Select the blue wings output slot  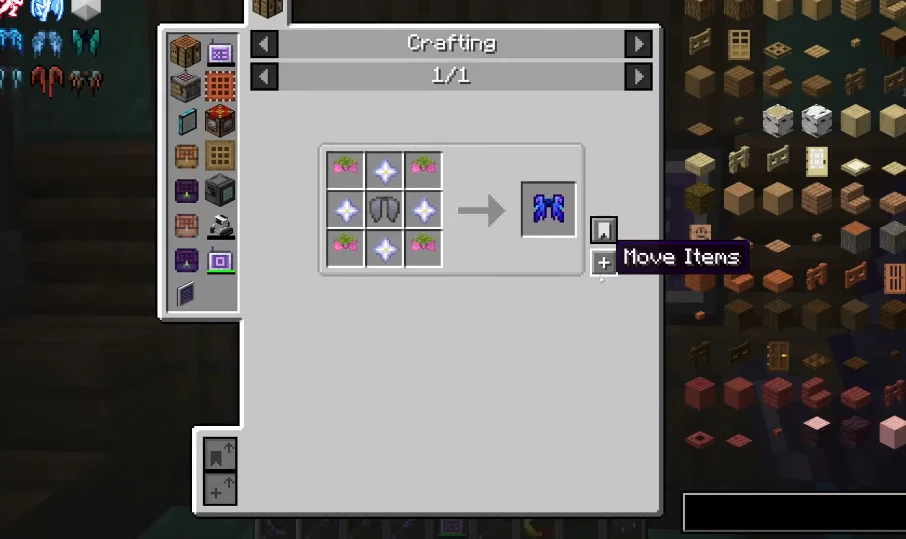click(x=549, y=209)
